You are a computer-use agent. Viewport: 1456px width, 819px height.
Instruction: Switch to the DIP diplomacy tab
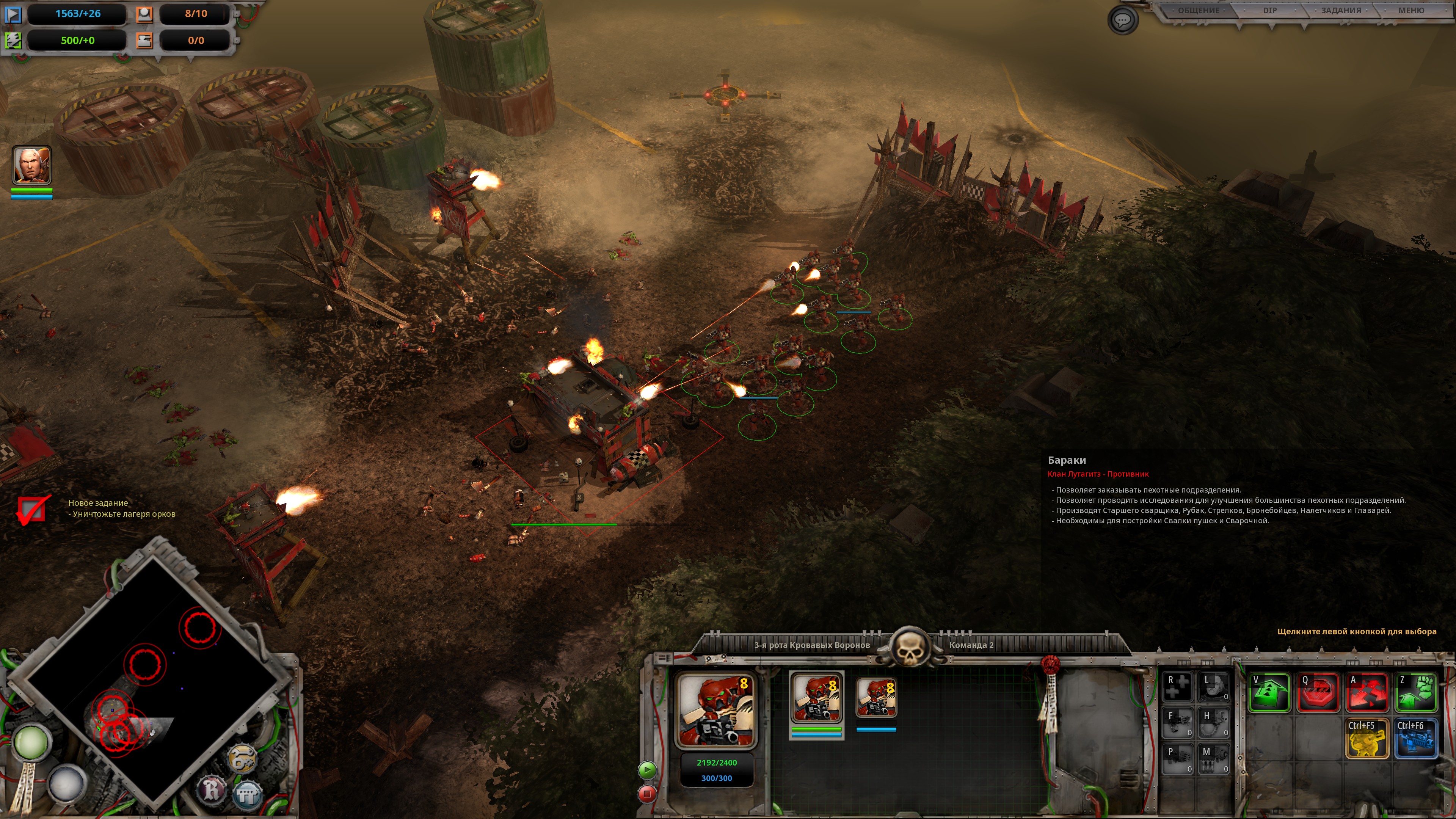click(1269, 11)
